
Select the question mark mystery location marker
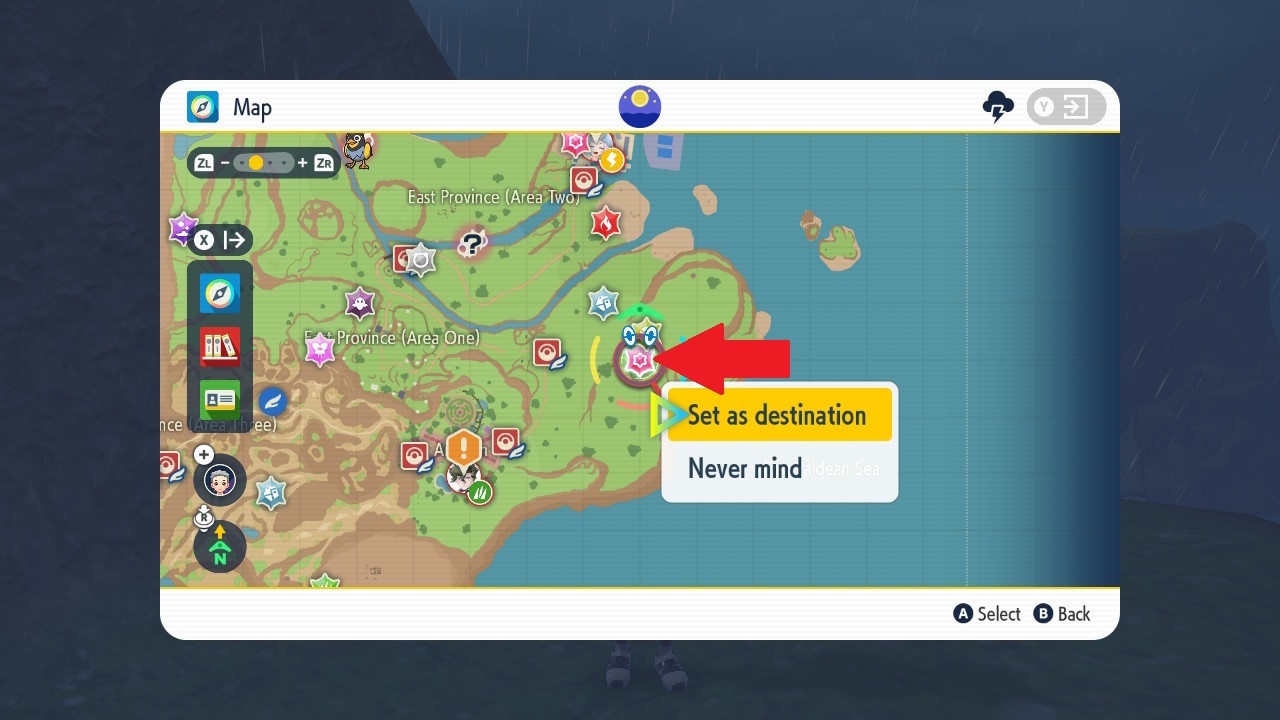473,243
